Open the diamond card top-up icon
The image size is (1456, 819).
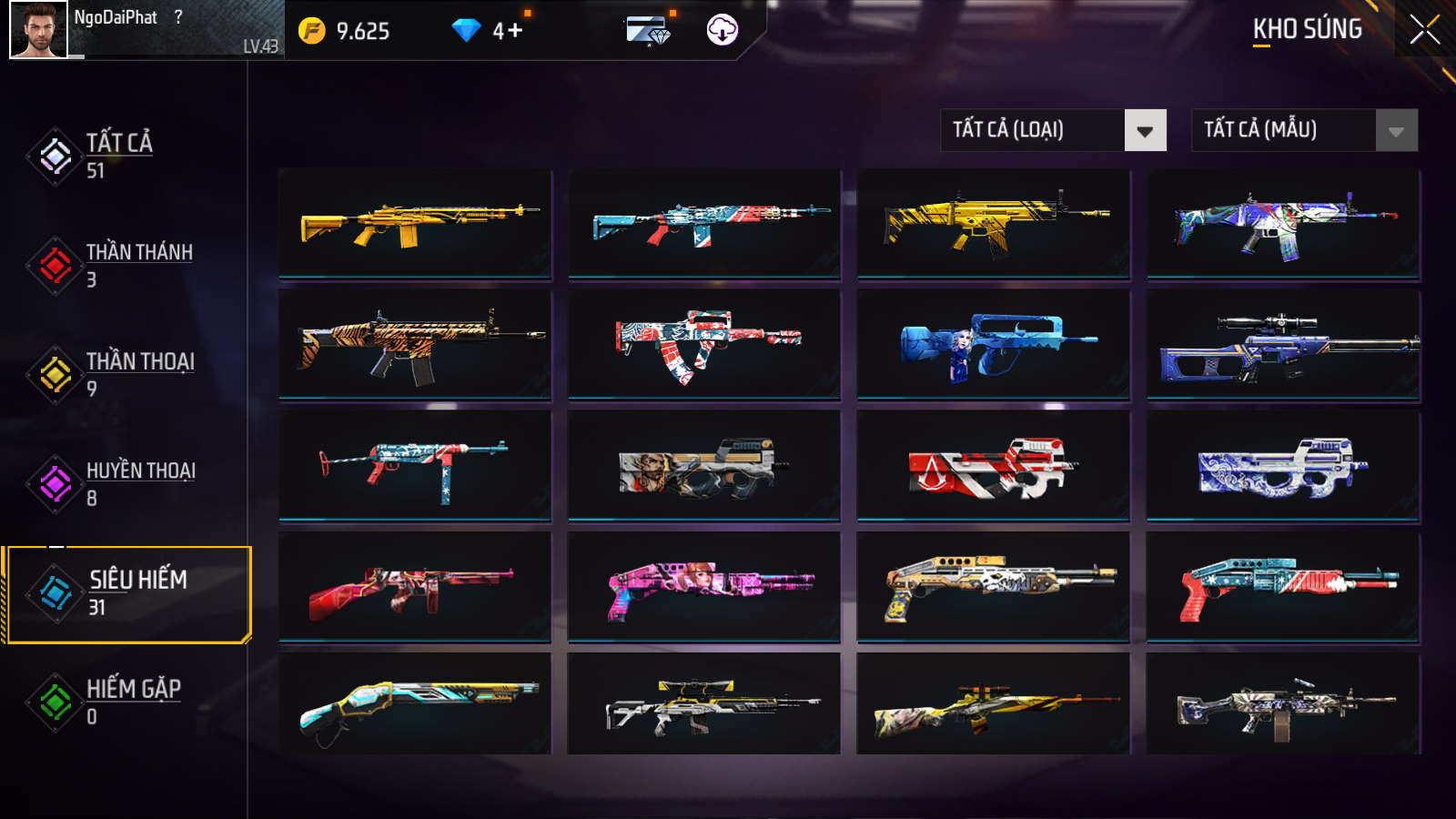tap(648, 31)
